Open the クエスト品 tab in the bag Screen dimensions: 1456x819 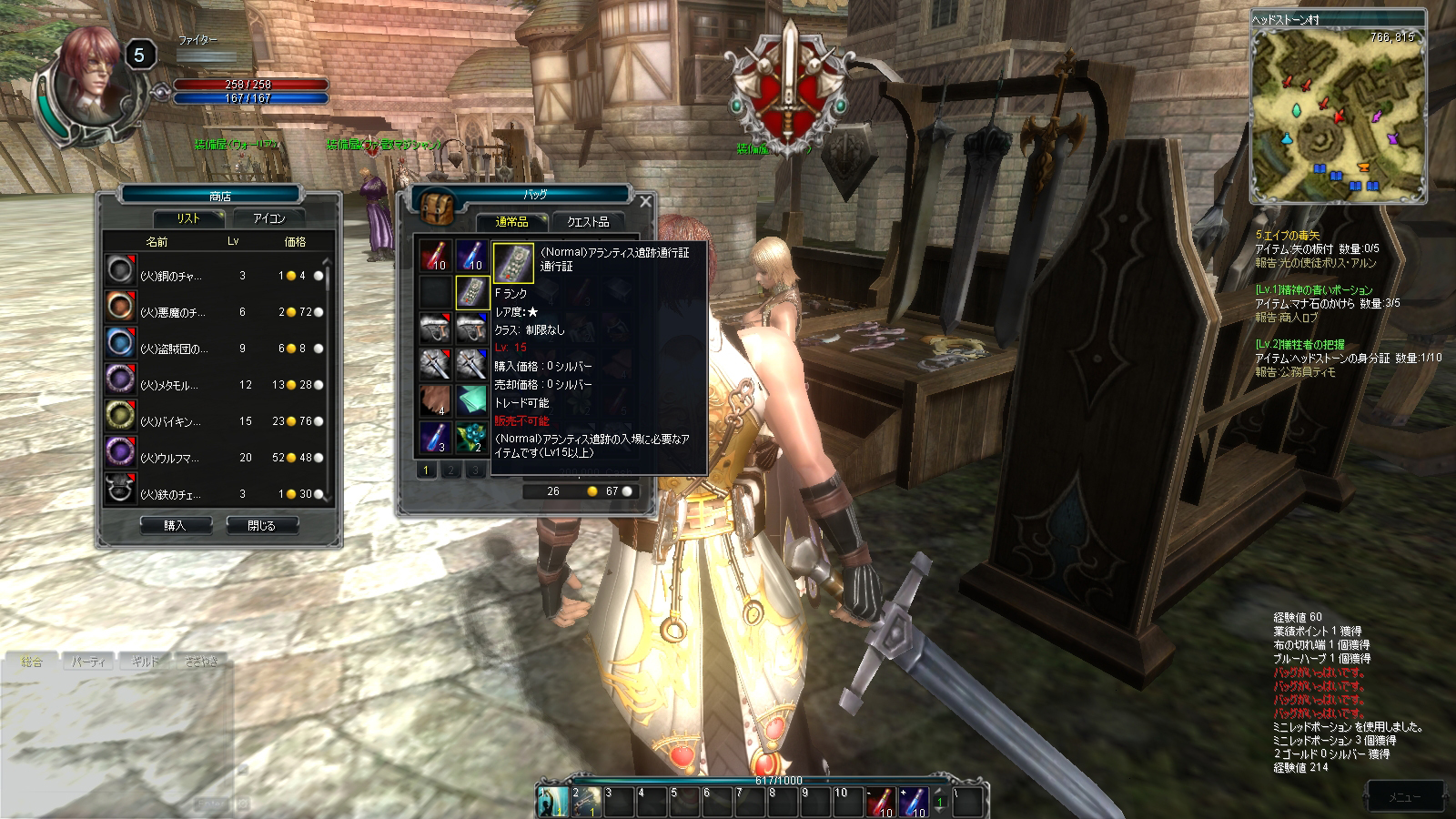pos(588,221)
